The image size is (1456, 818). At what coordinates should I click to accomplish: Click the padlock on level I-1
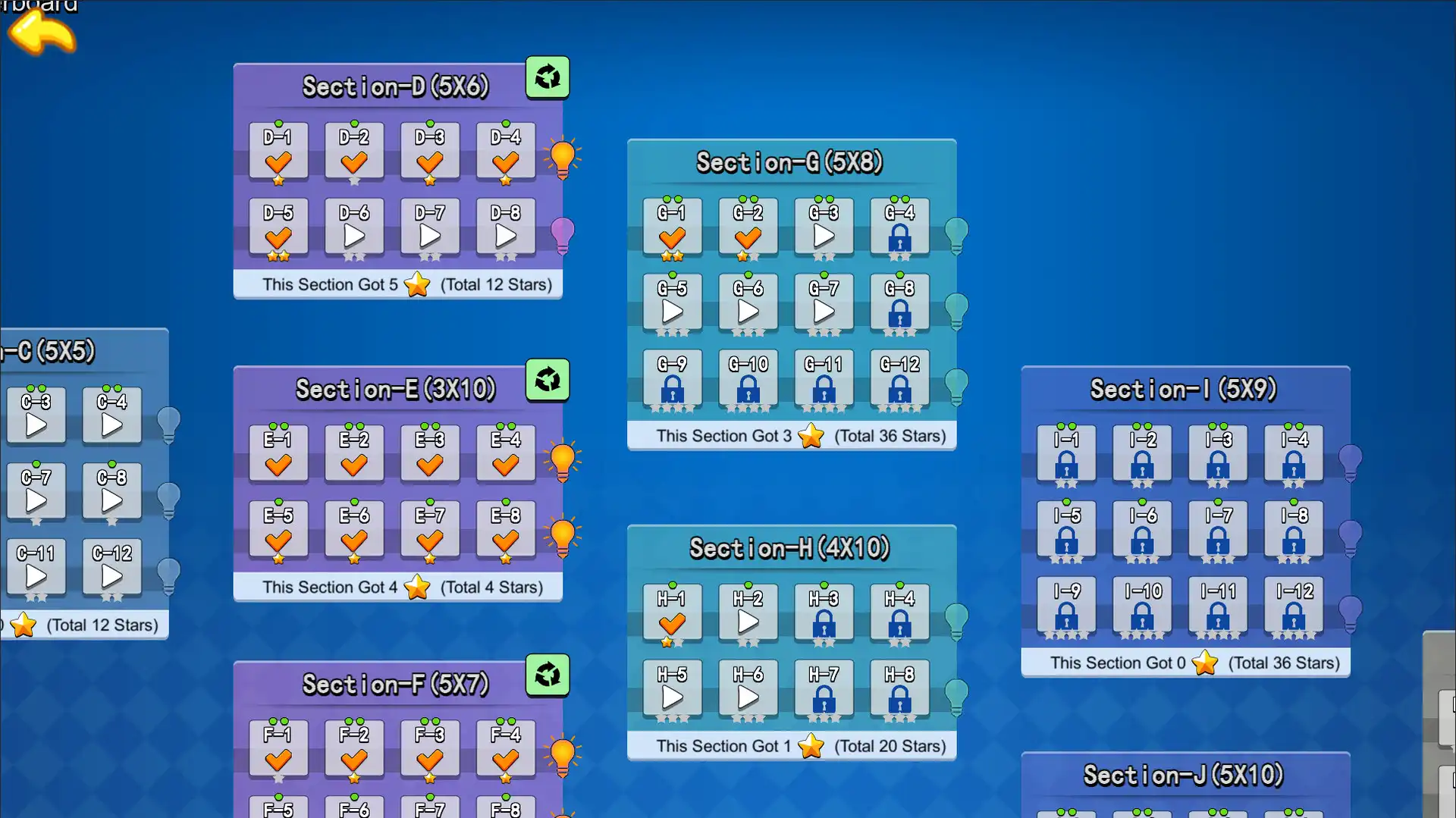point(1065,462)
